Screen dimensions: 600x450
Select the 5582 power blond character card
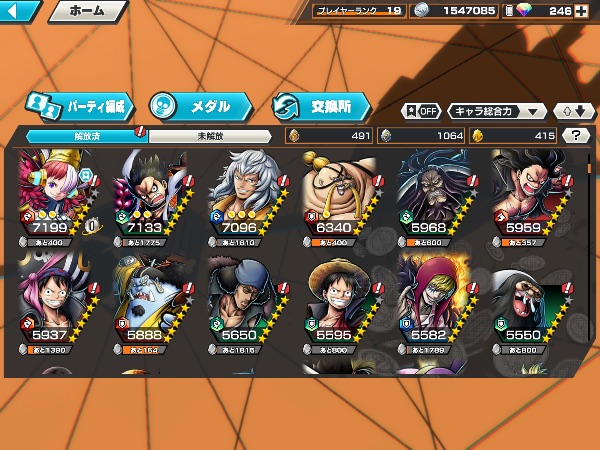[433, 299]
